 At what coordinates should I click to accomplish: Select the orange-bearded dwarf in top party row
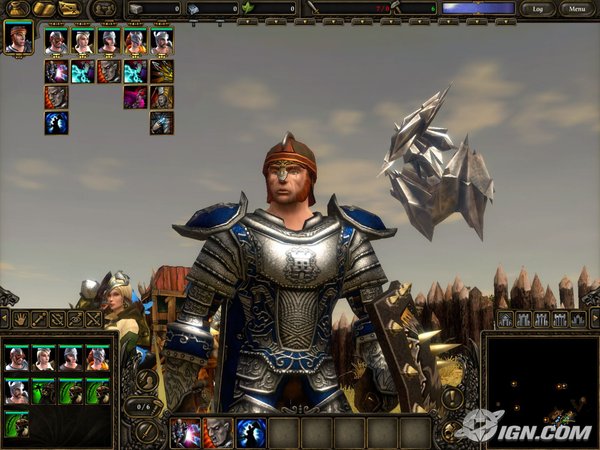coord(135,42)
